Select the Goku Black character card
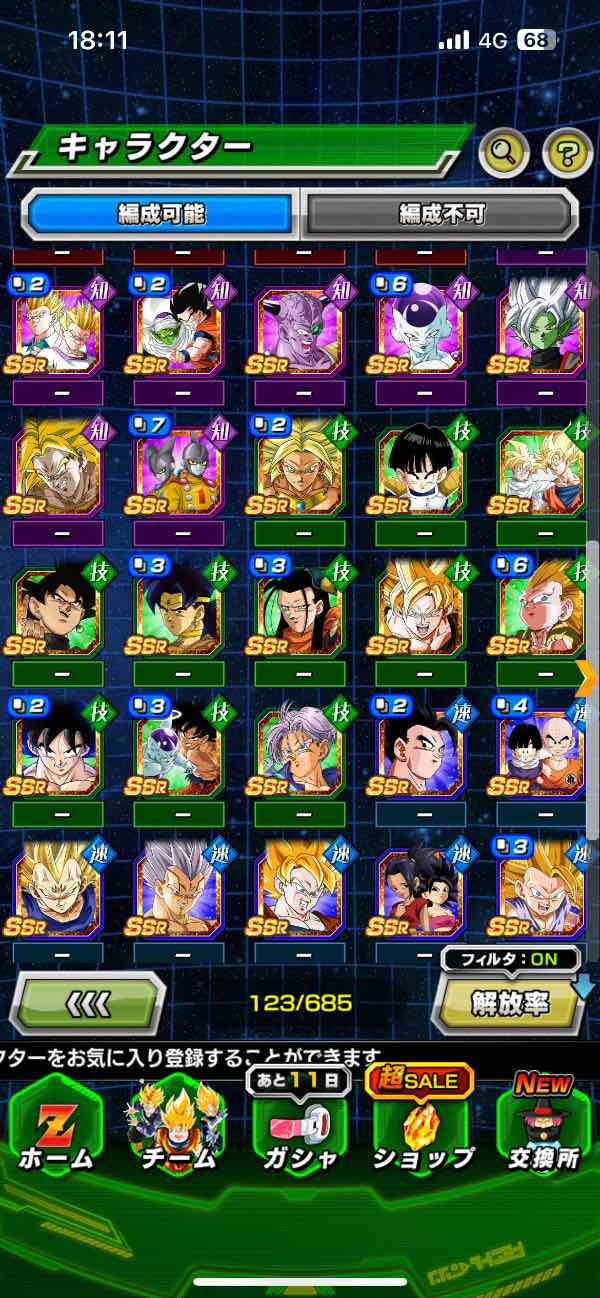This screenshot has width=600, height=1298. click(x=58, y=612)
